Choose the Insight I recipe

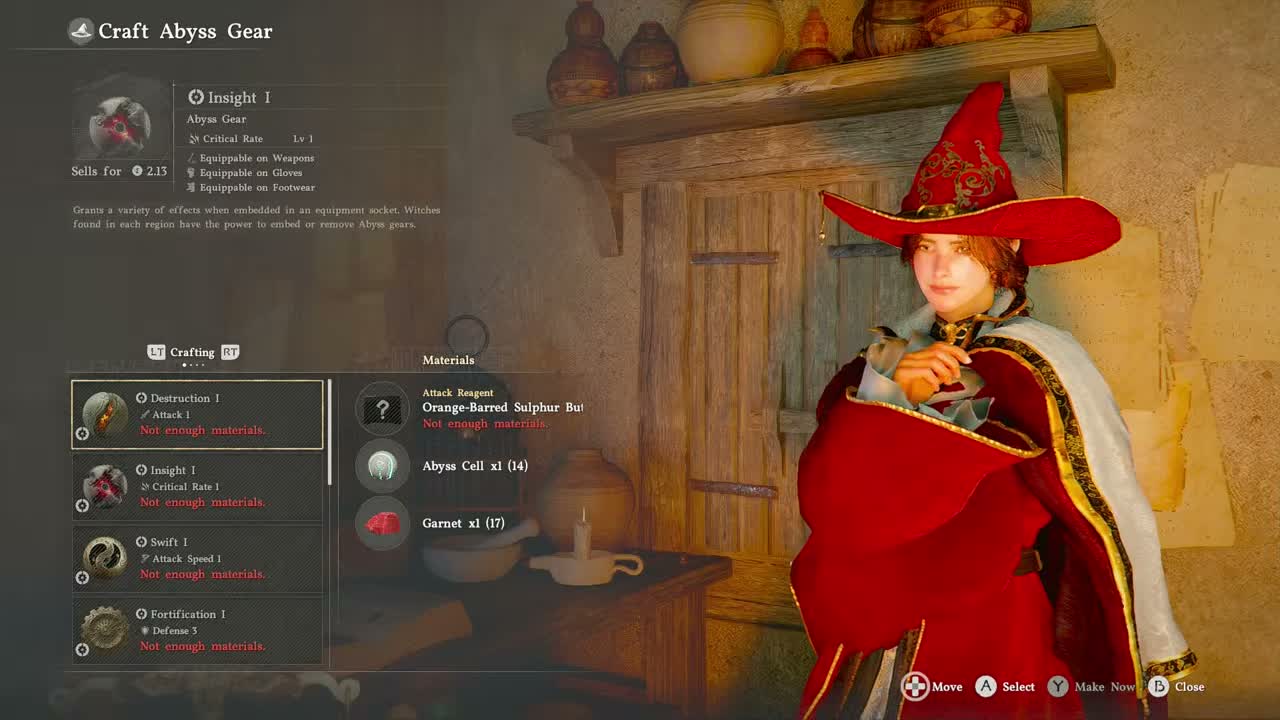tap(197, 486)
